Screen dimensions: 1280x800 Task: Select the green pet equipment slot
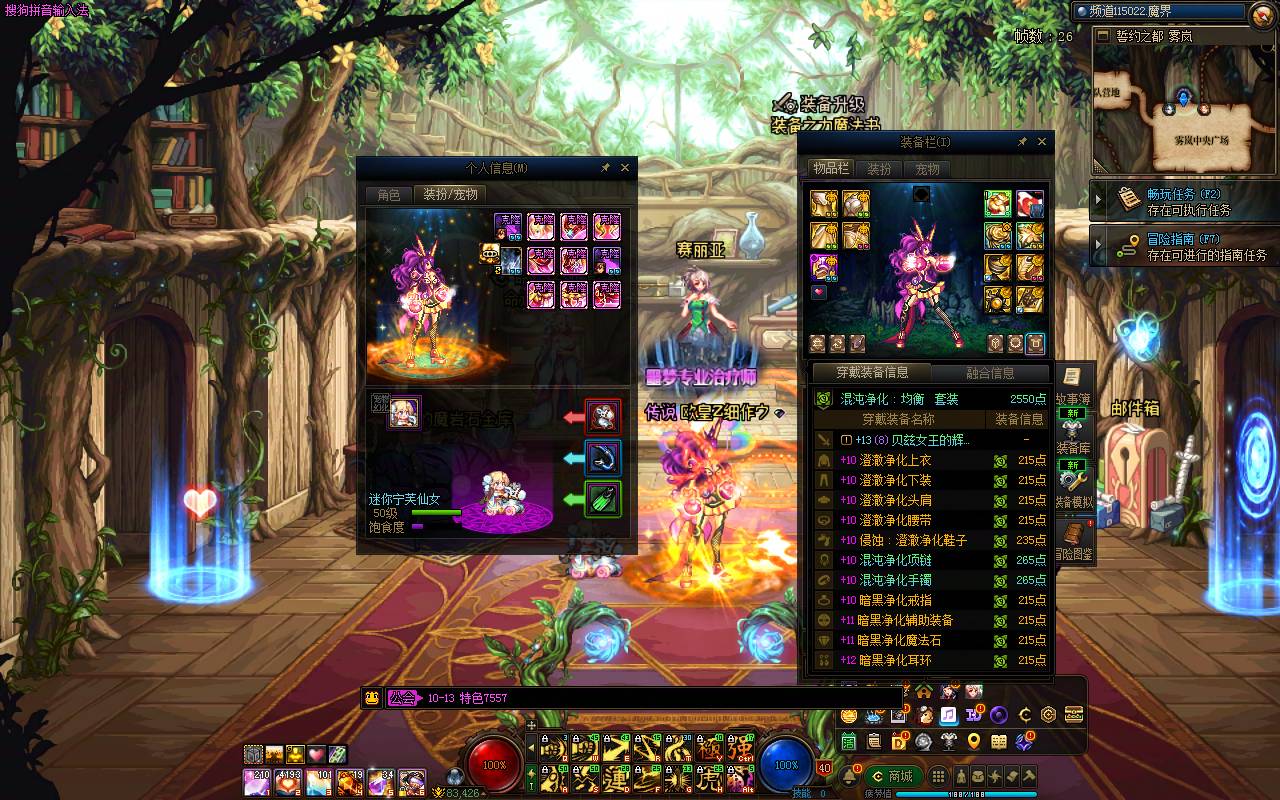click(x=603, y=498)
